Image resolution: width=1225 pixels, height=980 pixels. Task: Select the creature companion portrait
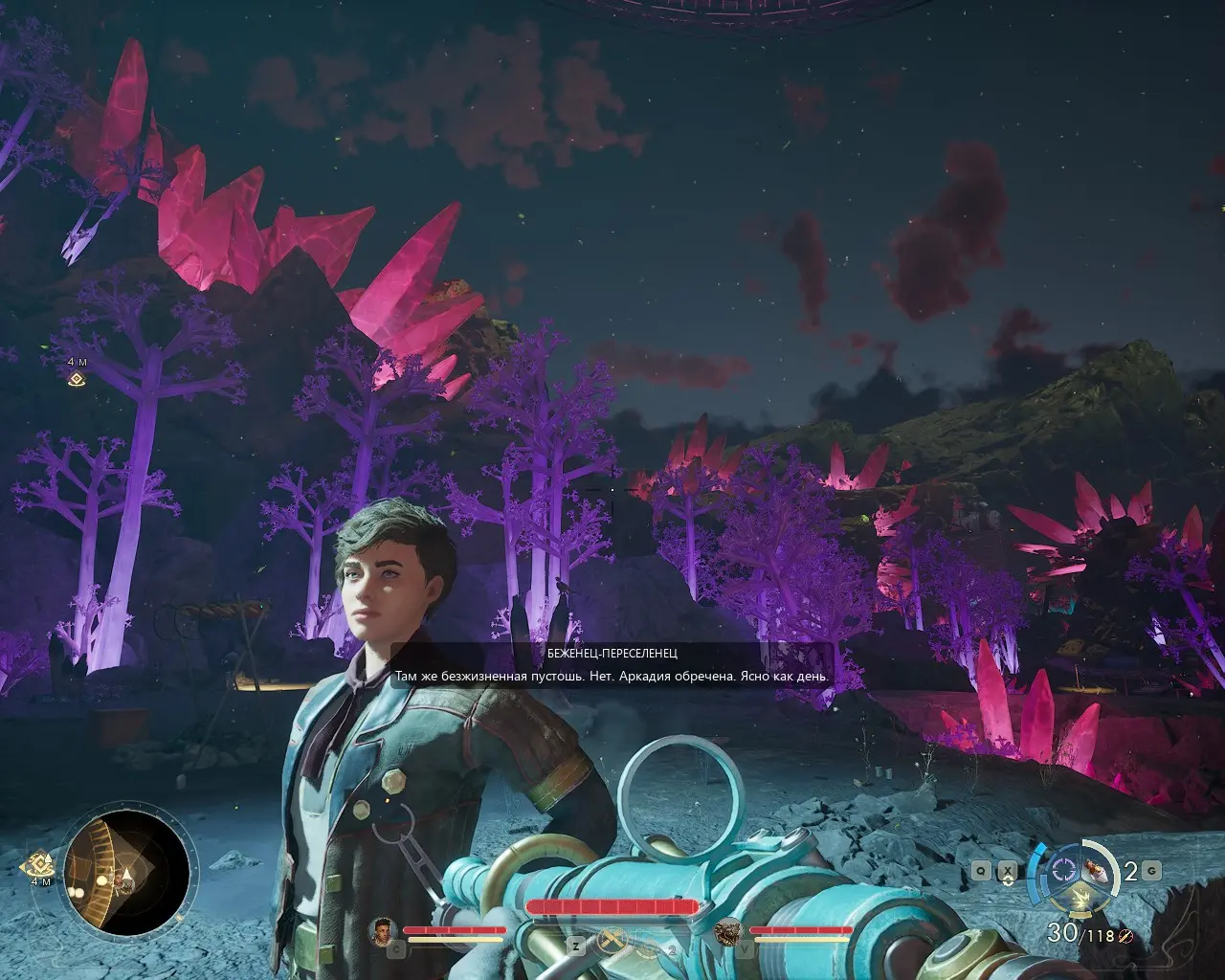tap(729, 929)
